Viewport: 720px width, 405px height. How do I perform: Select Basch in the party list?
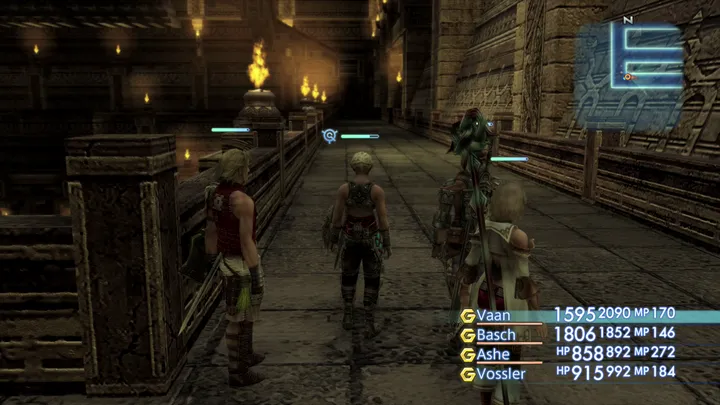tap(497, 335)
